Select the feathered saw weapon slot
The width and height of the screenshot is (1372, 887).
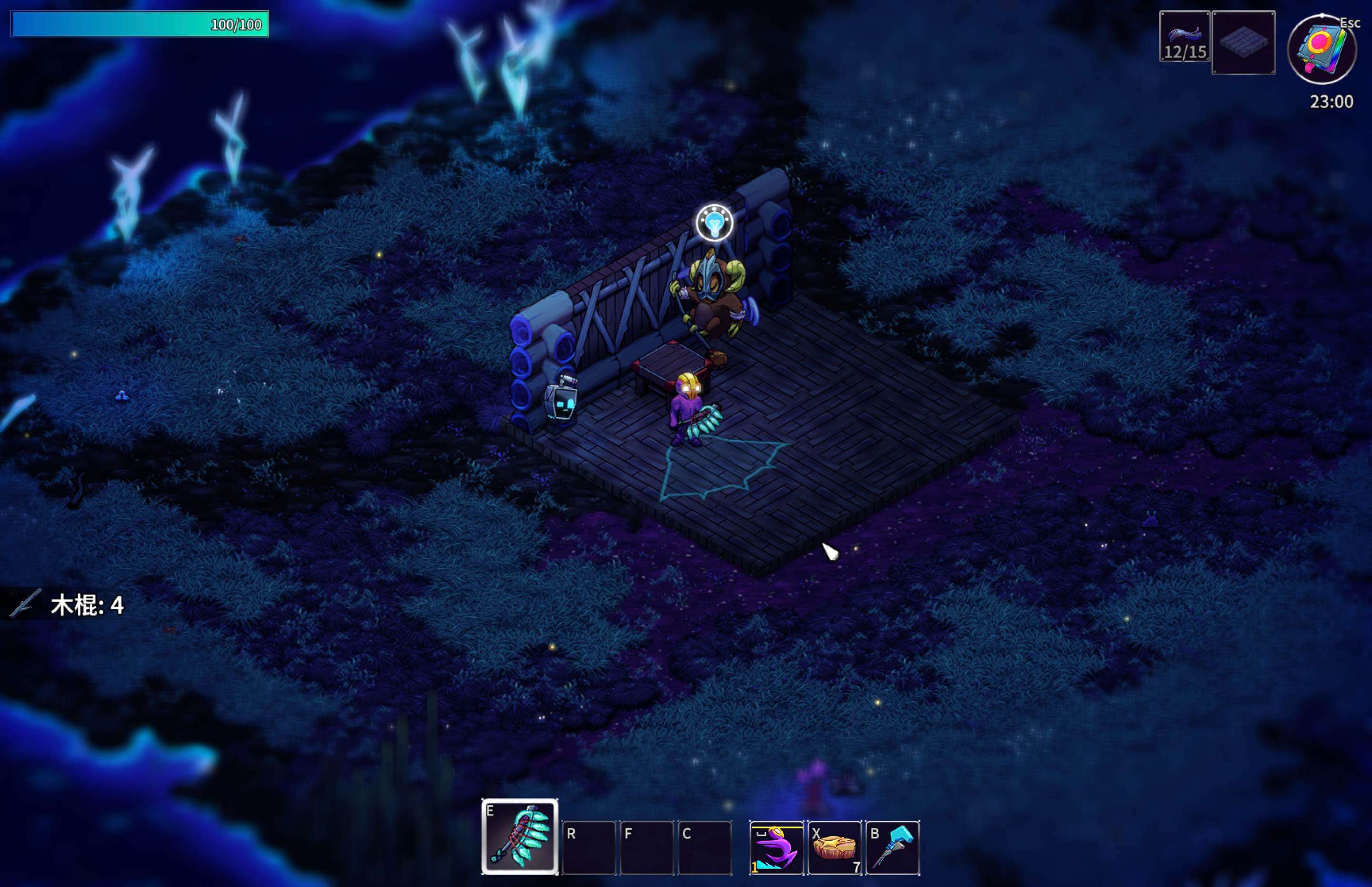point(520,836)
